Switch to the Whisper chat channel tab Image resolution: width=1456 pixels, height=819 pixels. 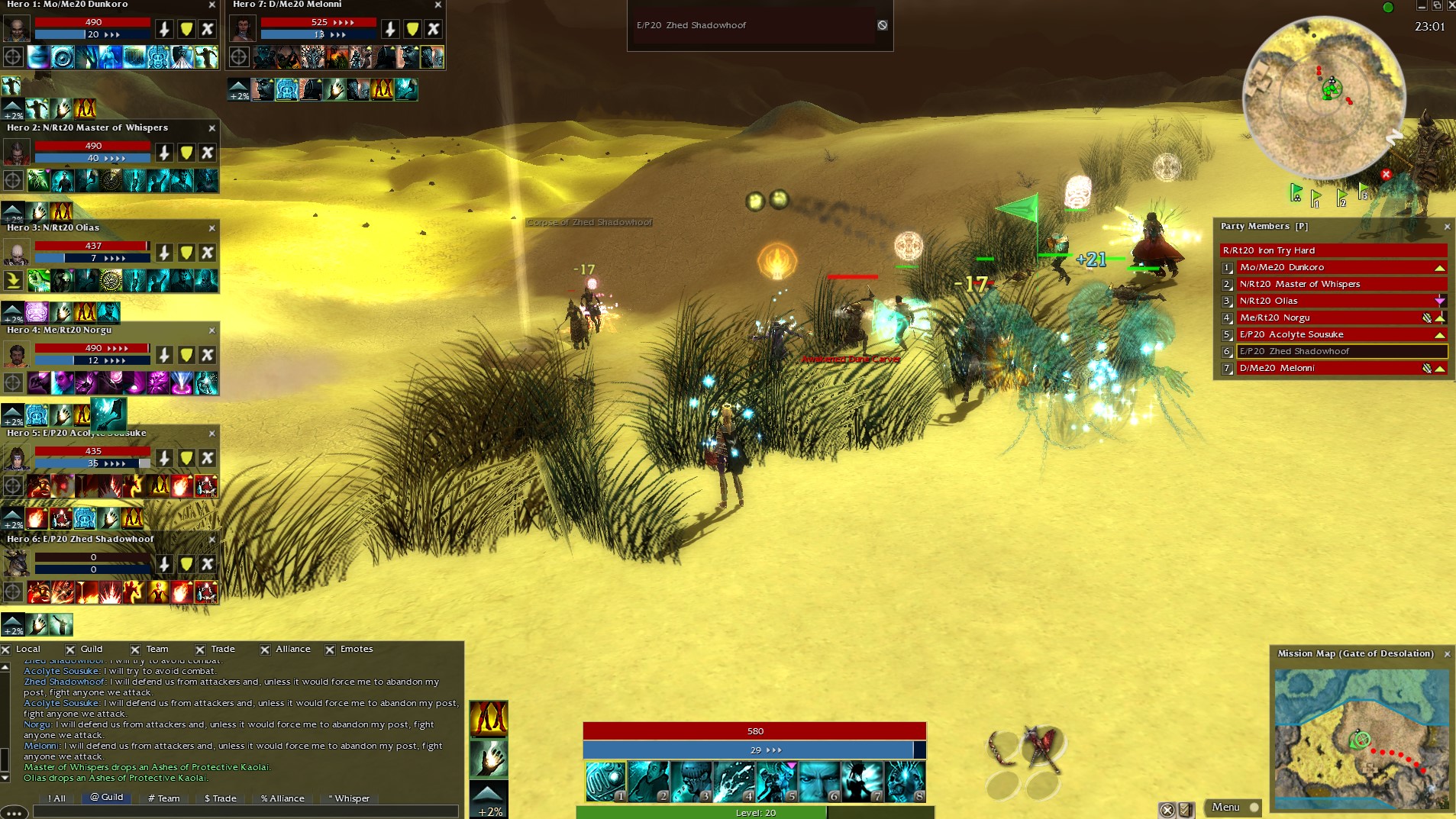pyautogui.click(x=348, y=798)
